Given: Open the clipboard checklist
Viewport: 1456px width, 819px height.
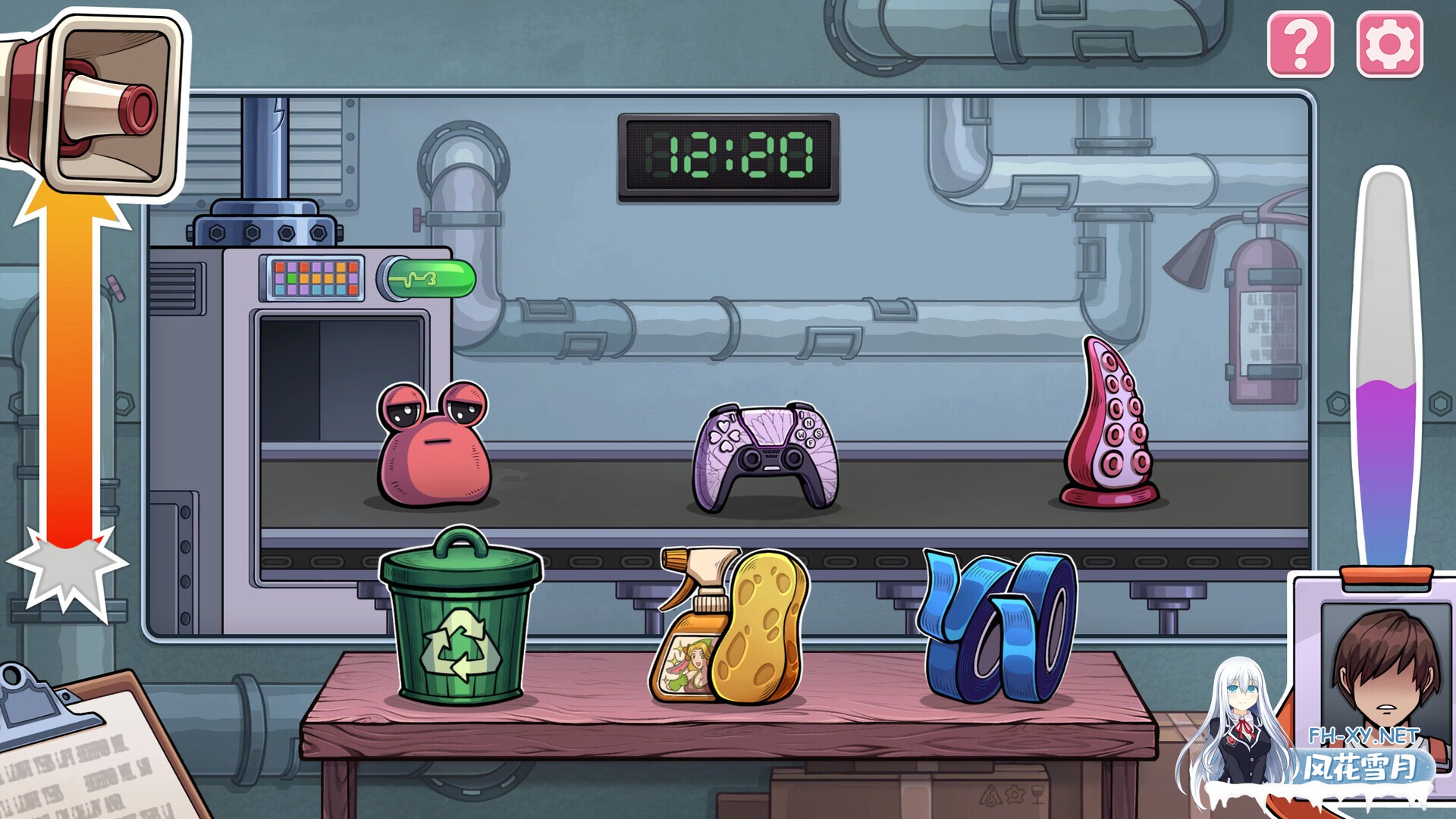Looking at the screenshot, I should (83, 751).
